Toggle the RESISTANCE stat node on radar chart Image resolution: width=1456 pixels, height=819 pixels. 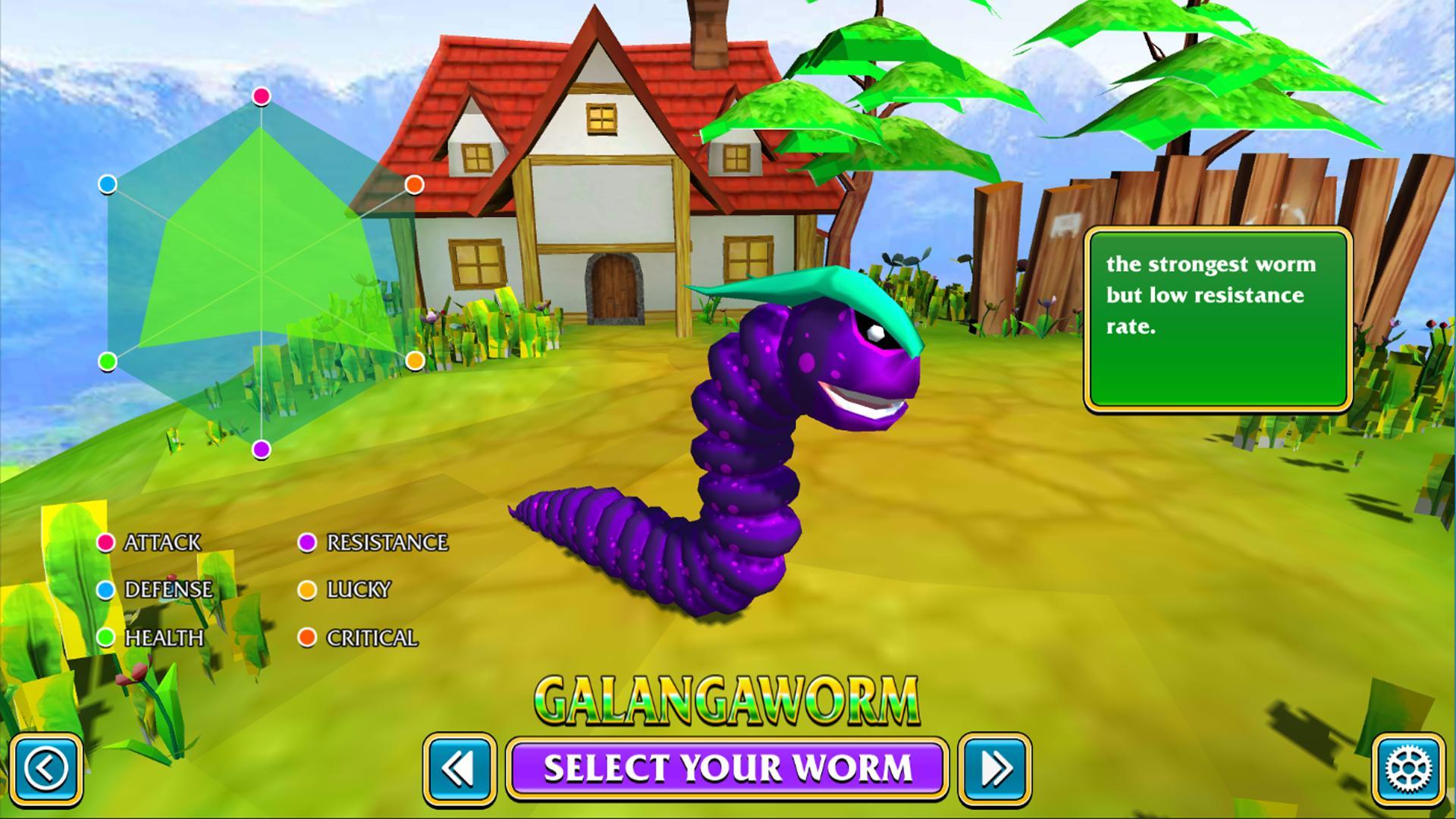(x=261, y=449)
